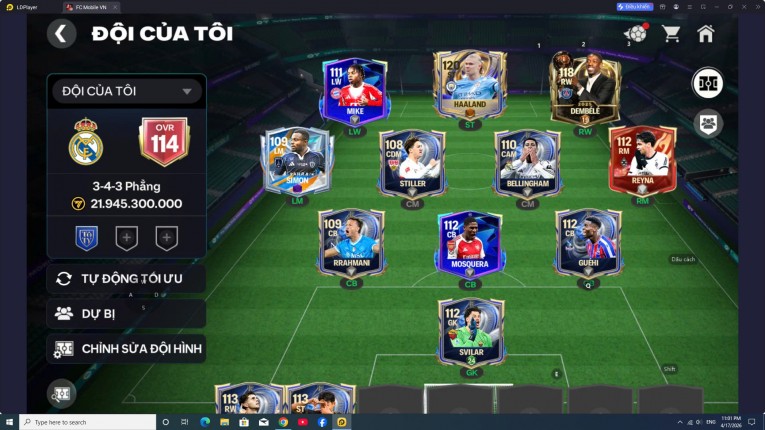Image resolution: width=765 pixels, height=430 pixels.
Task: Select Reyna RM player card
Action: [x=642, y=160]
